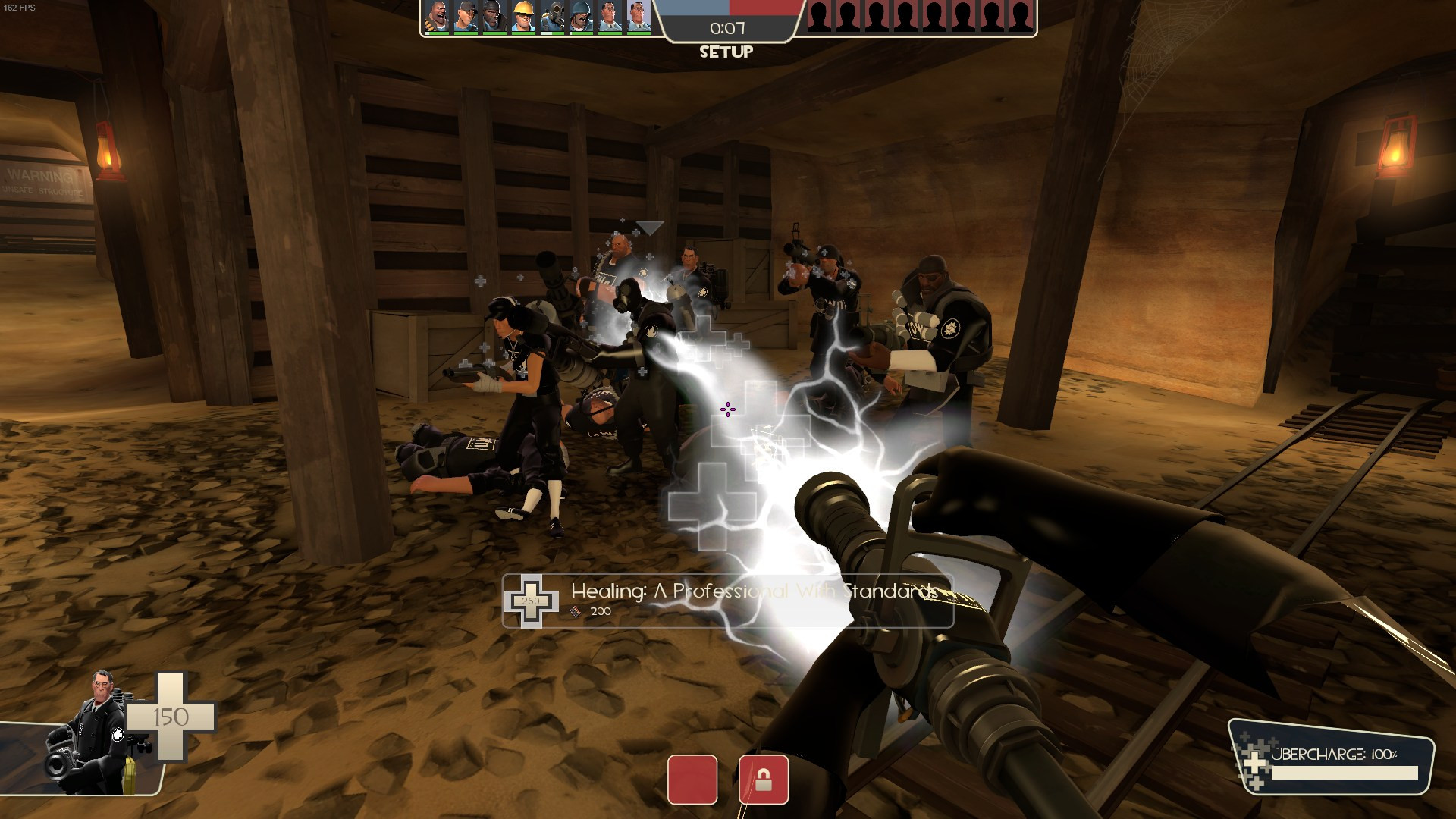
Task: Click the Scout portrait in the top panel
Action: point(467,17)
